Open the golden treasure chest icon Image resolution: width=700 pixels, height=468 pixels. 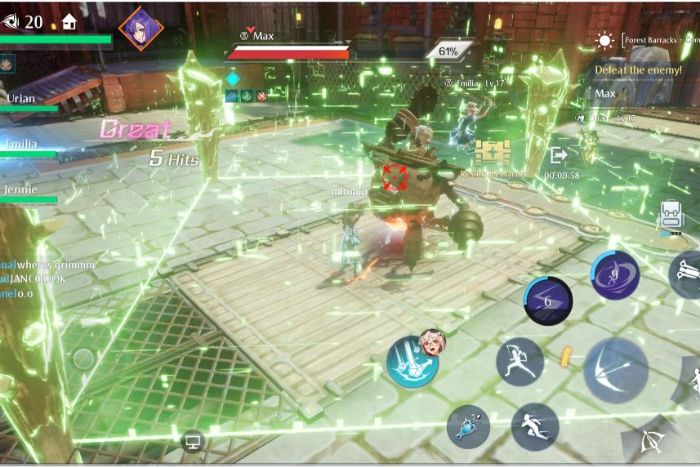(x=492, y=152)
